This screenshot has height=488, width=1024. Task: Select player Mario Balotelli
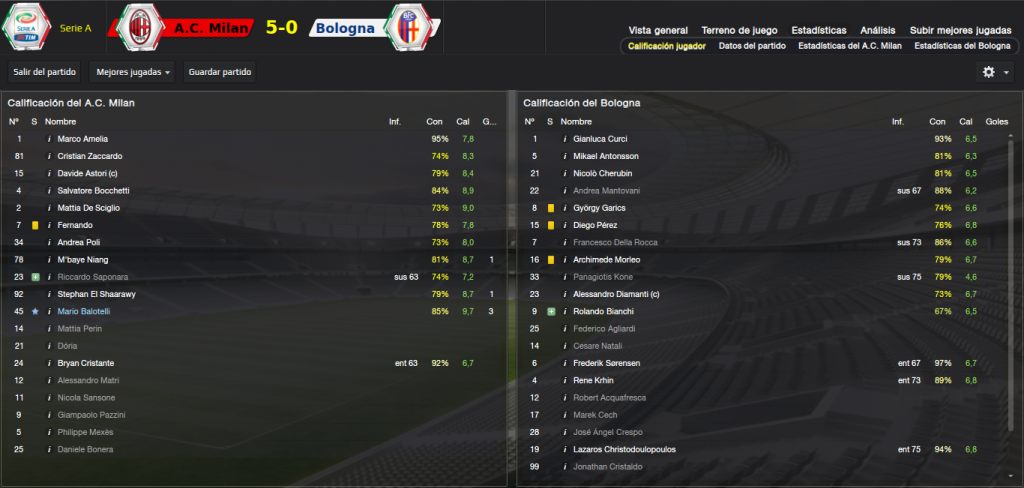83,311
